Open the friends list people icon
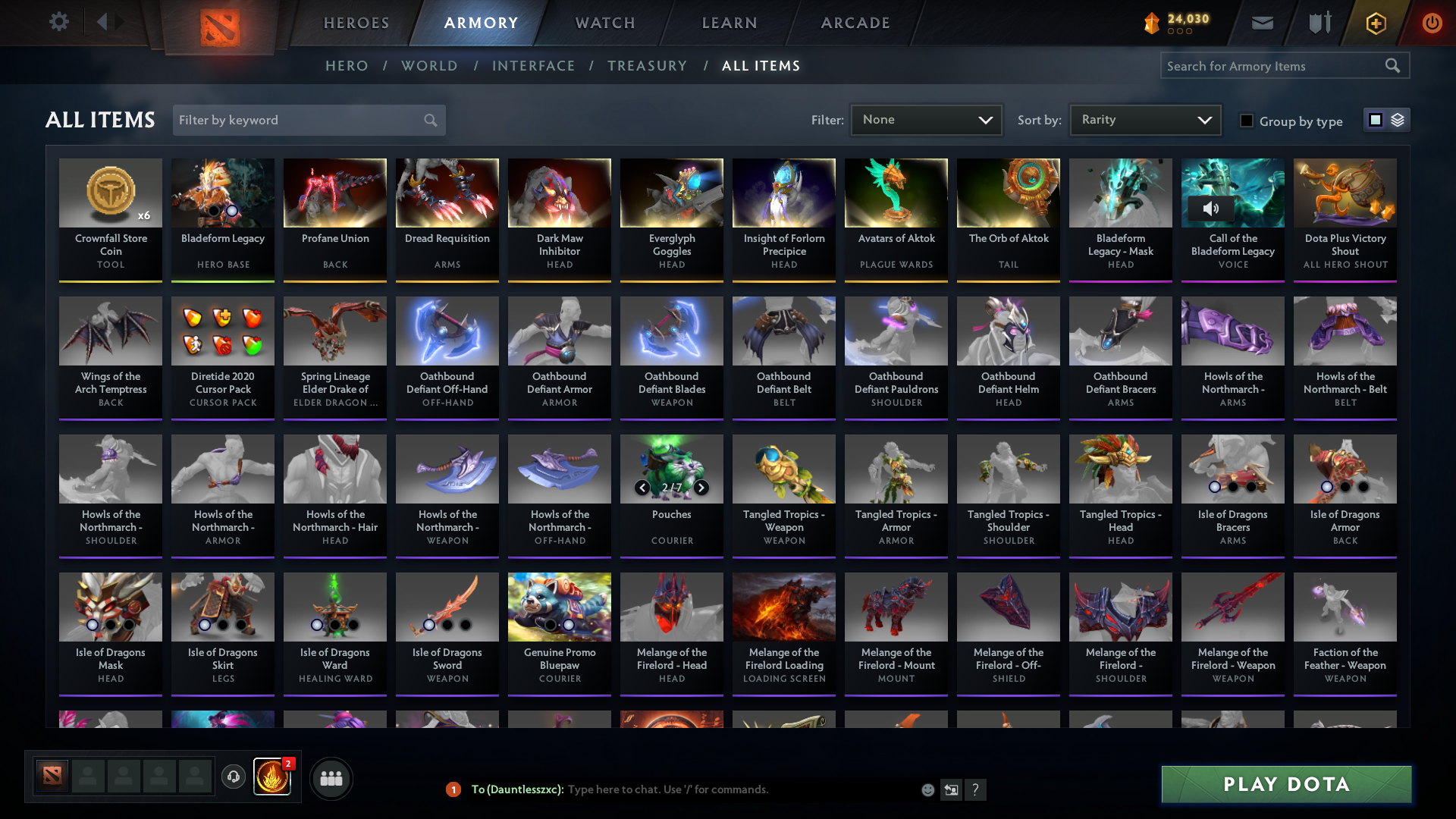 coord(330,778)
